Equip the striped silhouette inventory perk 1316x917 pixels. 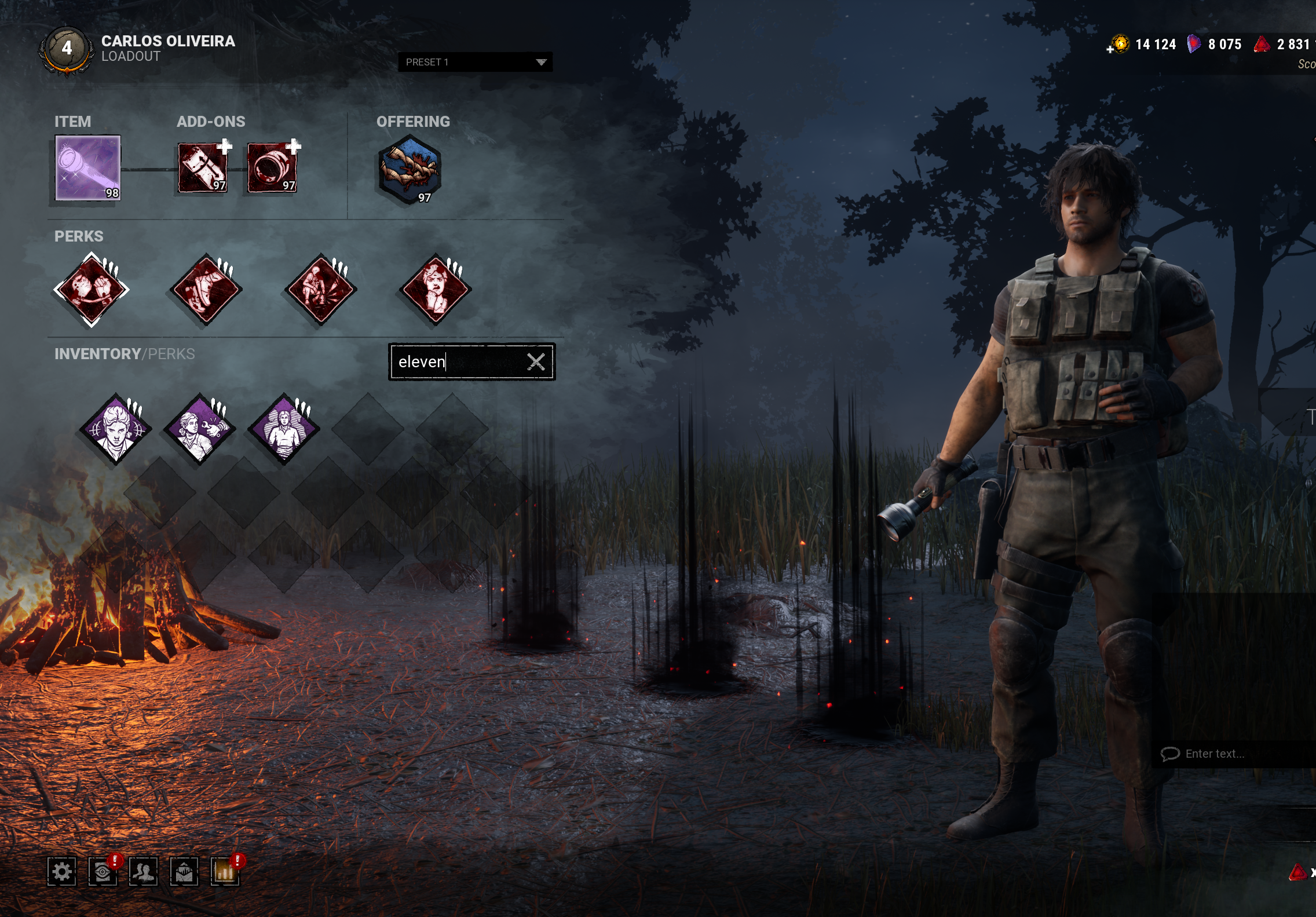(284, 430)
